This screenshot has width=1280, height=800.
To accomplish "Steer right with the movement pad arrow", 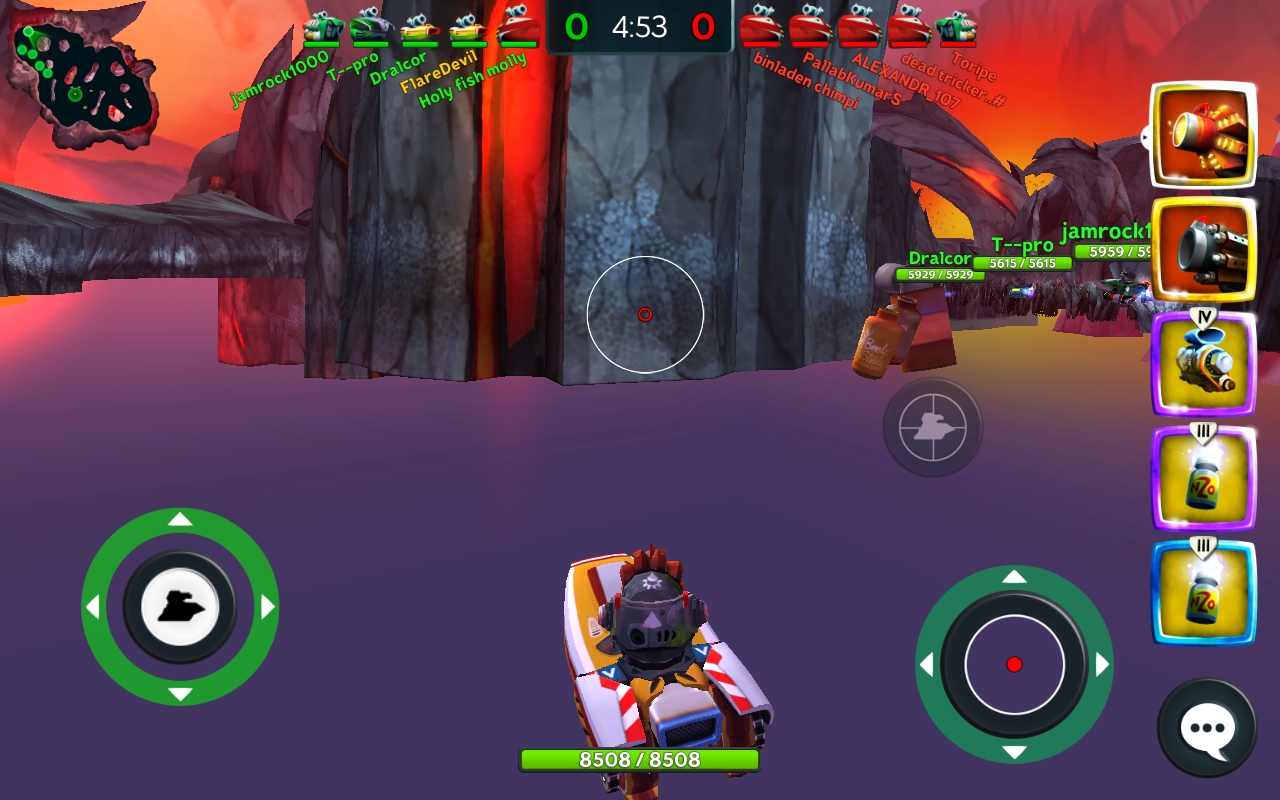I will click(268, 607).
